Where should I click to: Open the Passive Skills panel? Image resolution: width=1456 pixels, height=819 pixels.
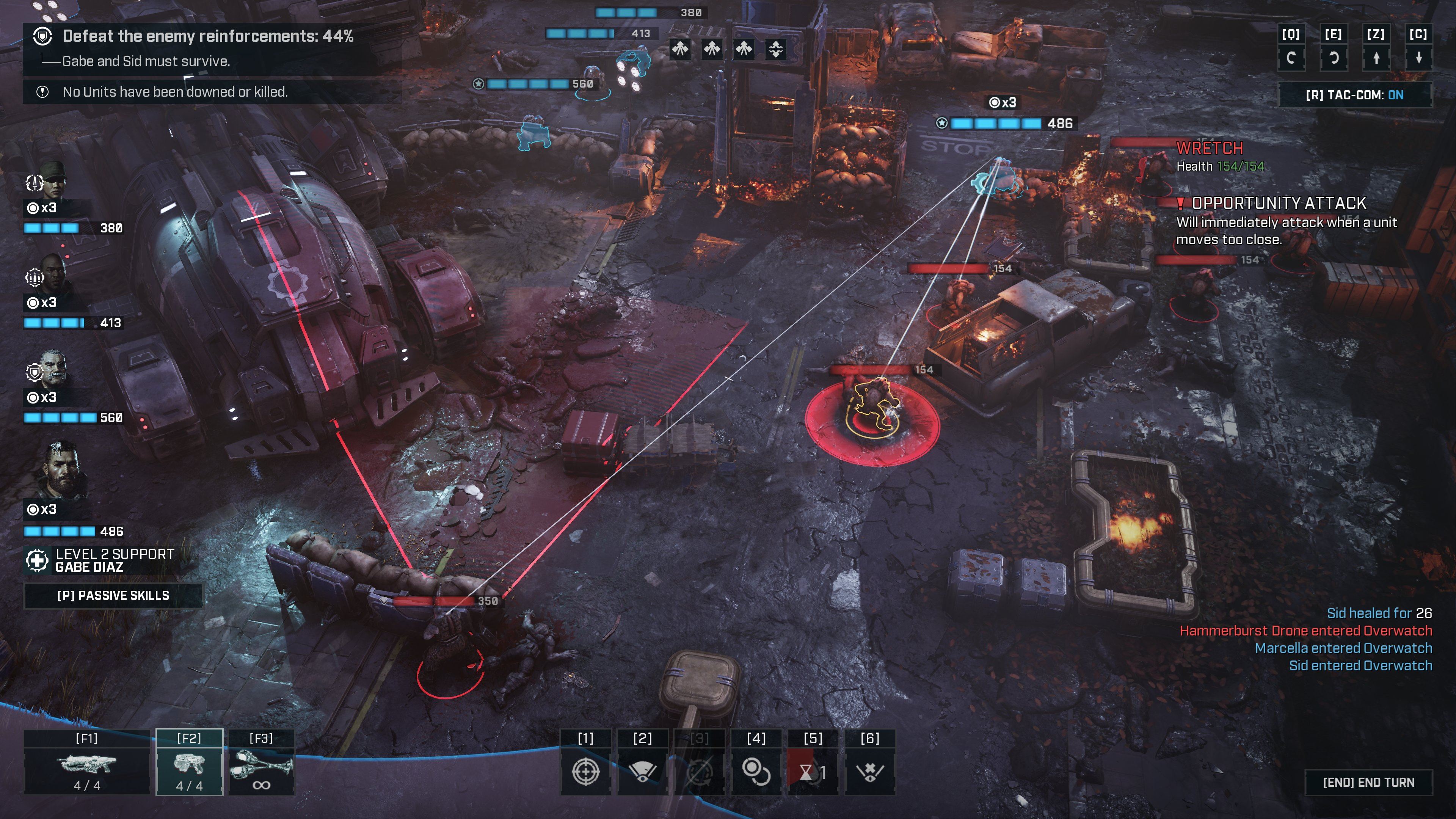(x=113, y=596)
